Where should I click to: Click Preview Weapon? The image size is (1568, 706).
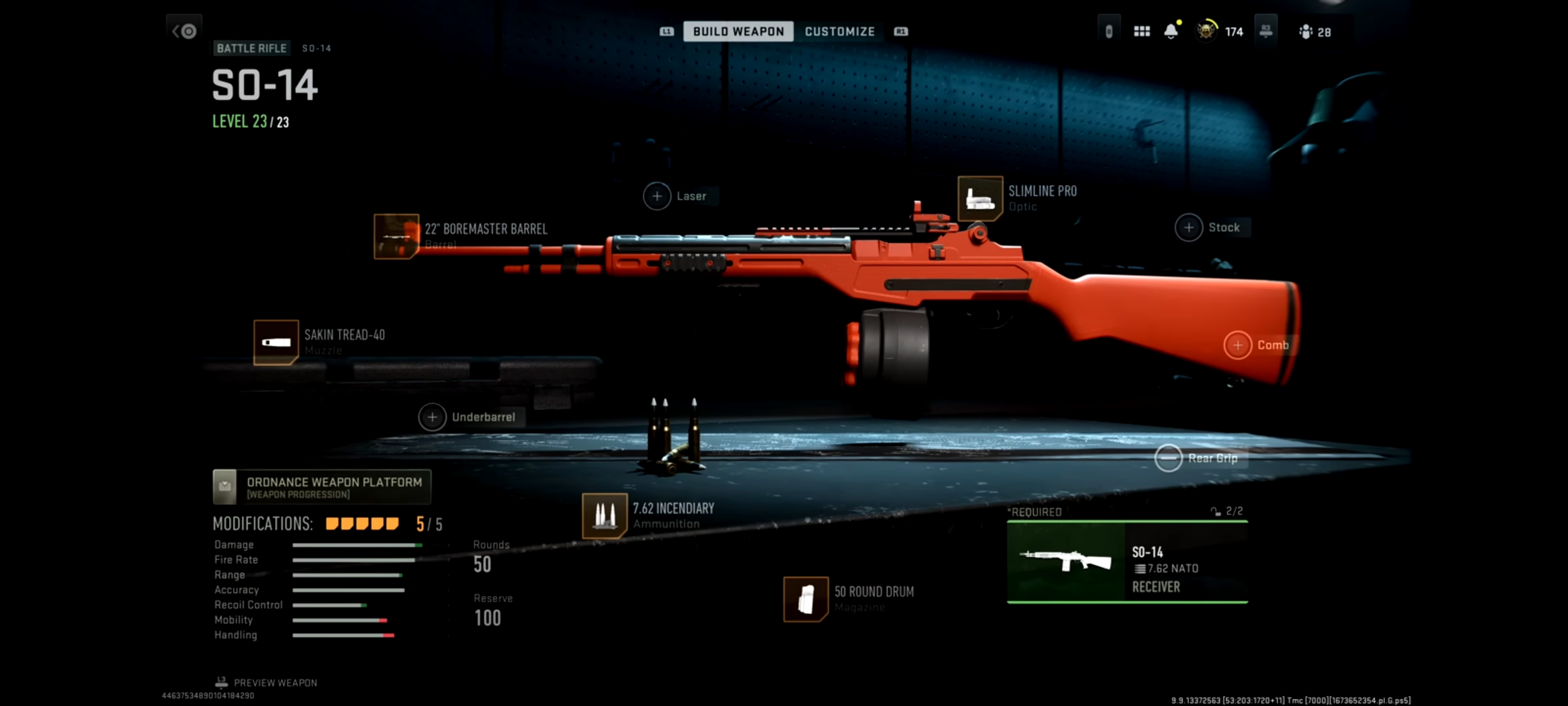point(267,683)
